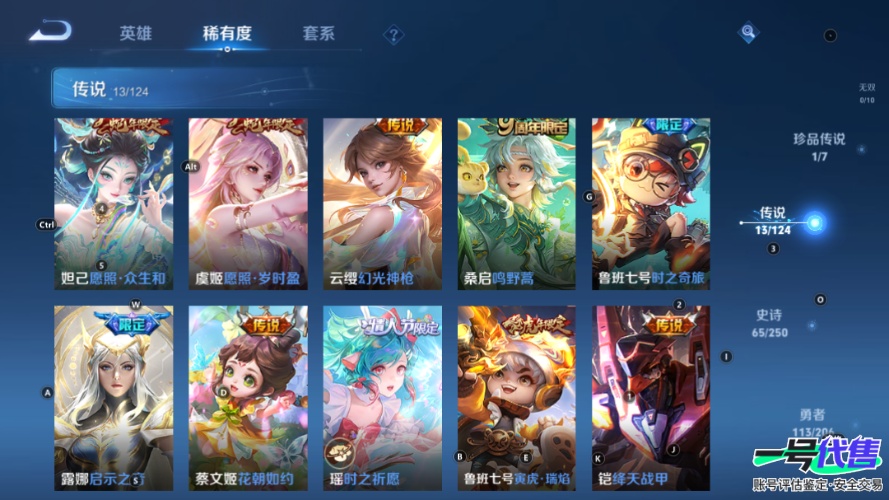
Task: Go back using the return arrow
Action: pyautogui.click(x=49, y=33)
